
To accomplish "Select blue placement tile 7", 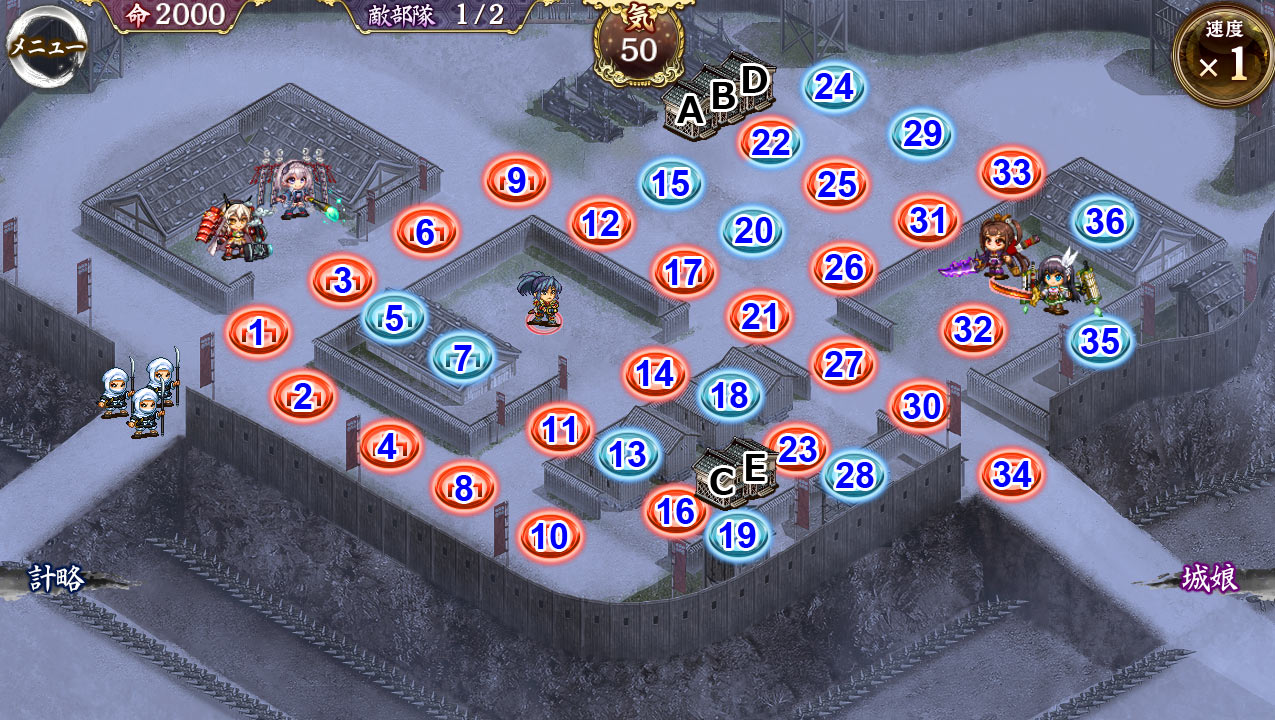I will tap(462, 359).
